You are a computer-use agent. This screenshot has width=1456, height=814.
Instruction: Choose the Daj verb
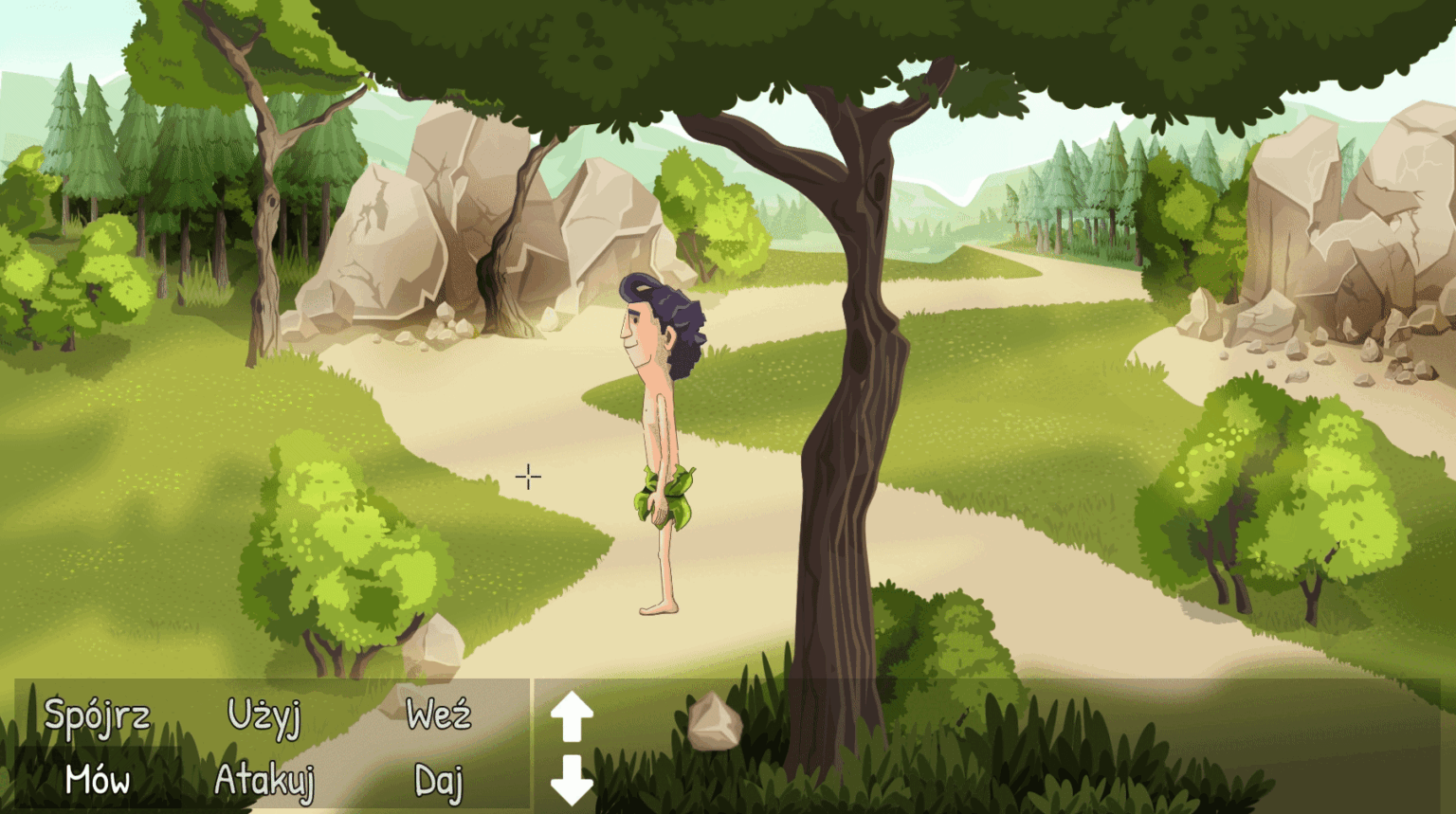[x=438, y=781]
